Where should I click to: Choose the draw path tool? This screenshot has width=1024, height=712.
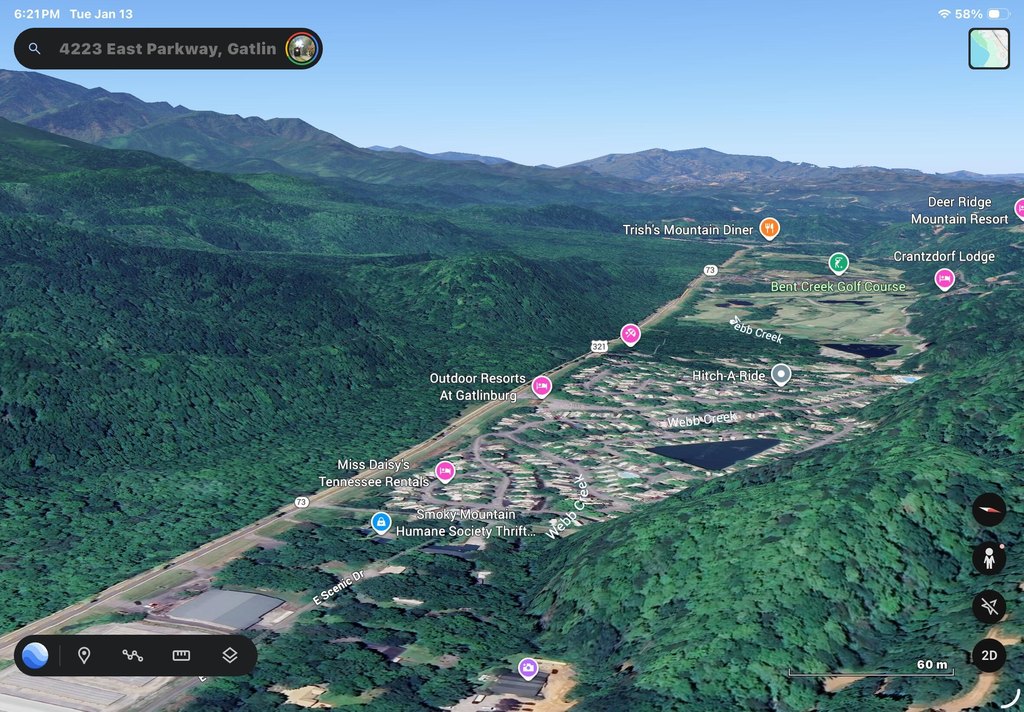[x=133, y=656]
